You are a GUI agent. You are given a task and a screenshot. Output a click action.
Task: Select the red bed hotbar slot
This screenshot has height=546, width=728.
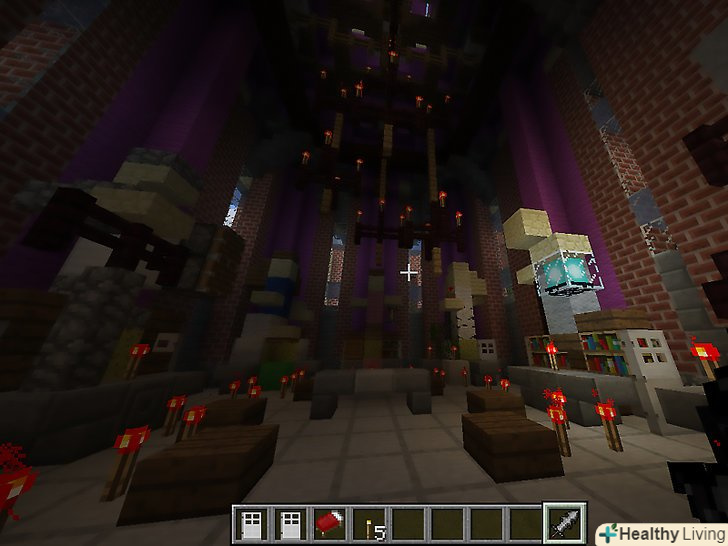pos(330,523)
